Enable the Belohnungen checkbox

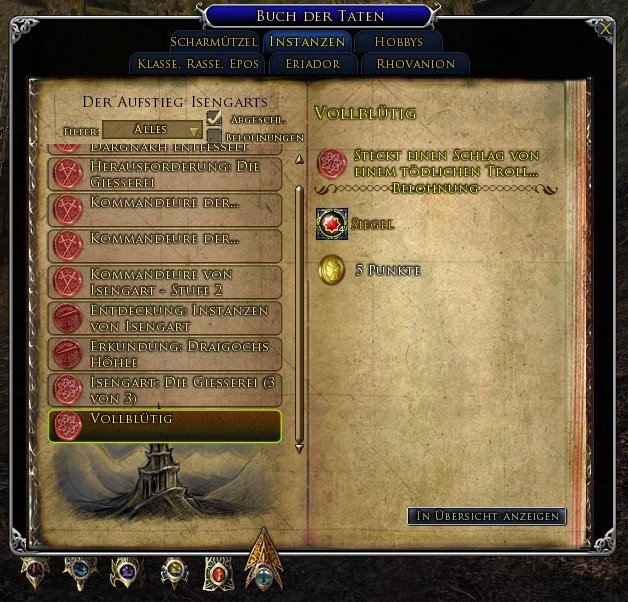pos(214,136)
